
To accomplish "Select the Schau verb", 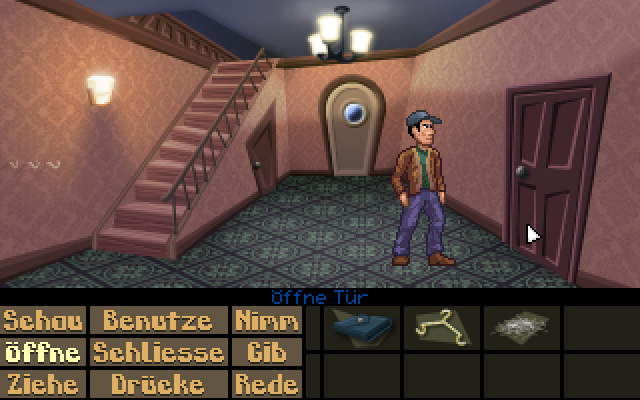I will 43,321.
